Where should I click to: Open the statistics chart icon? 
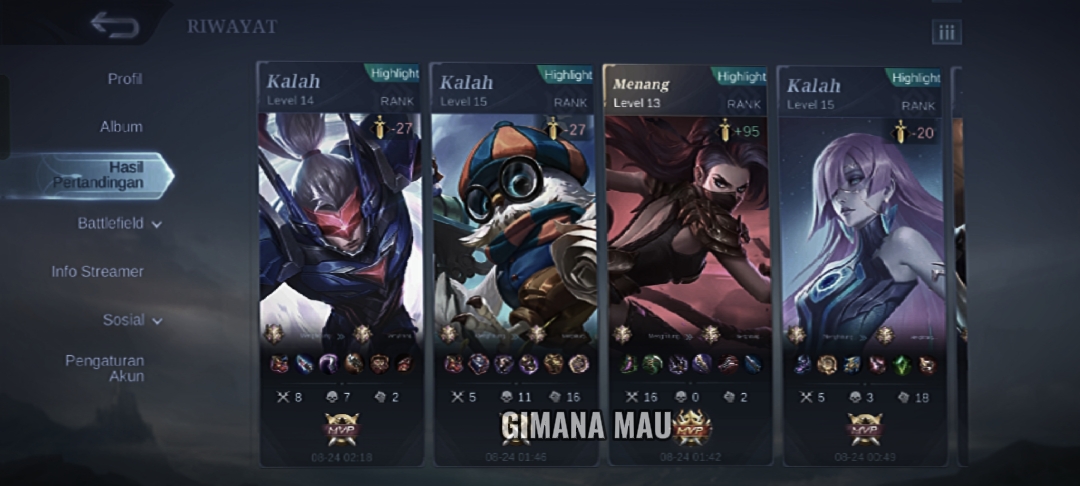946,32
